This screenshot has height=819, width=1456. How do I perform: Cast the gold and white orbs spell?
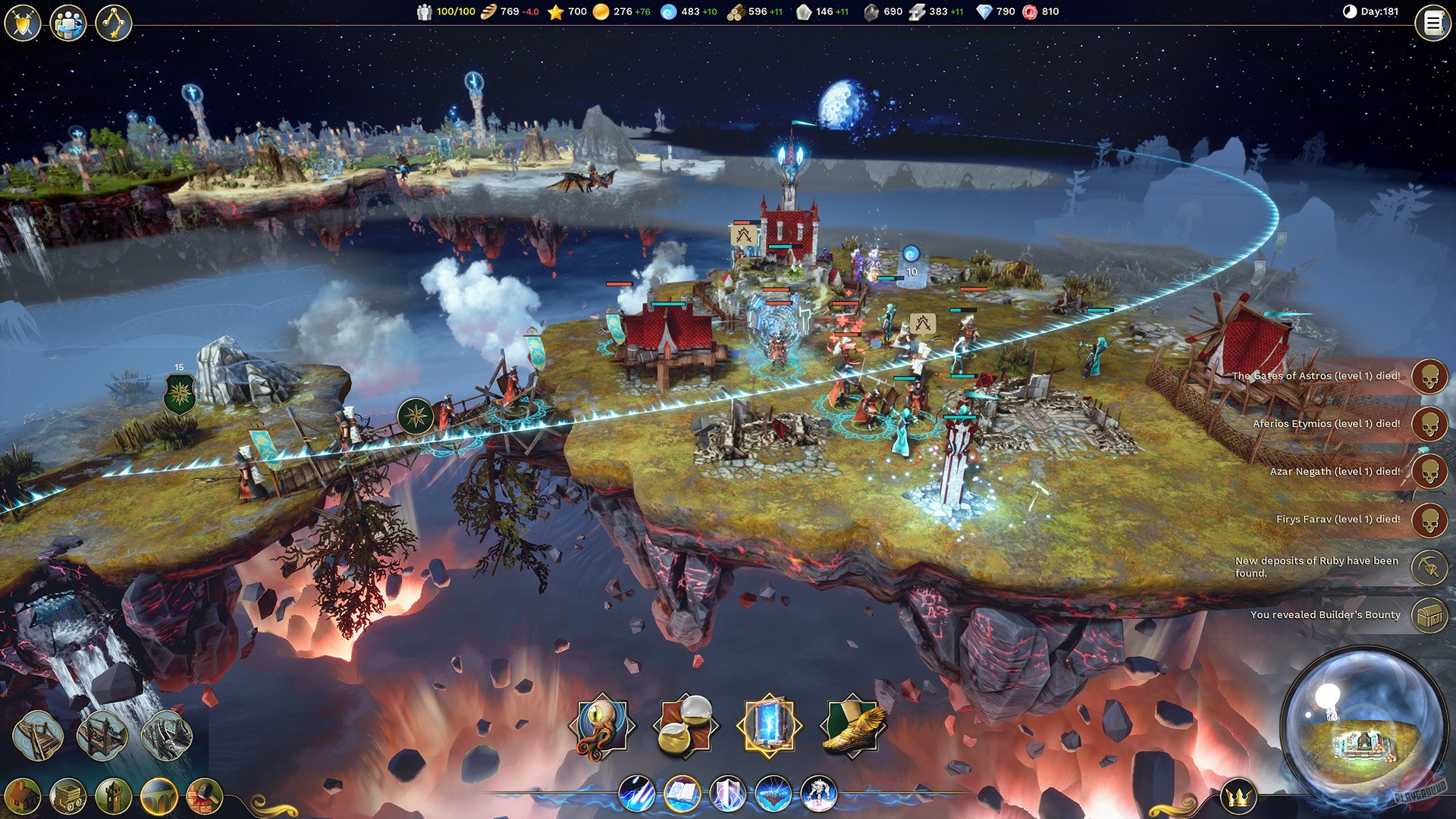(x=686, y=726)
